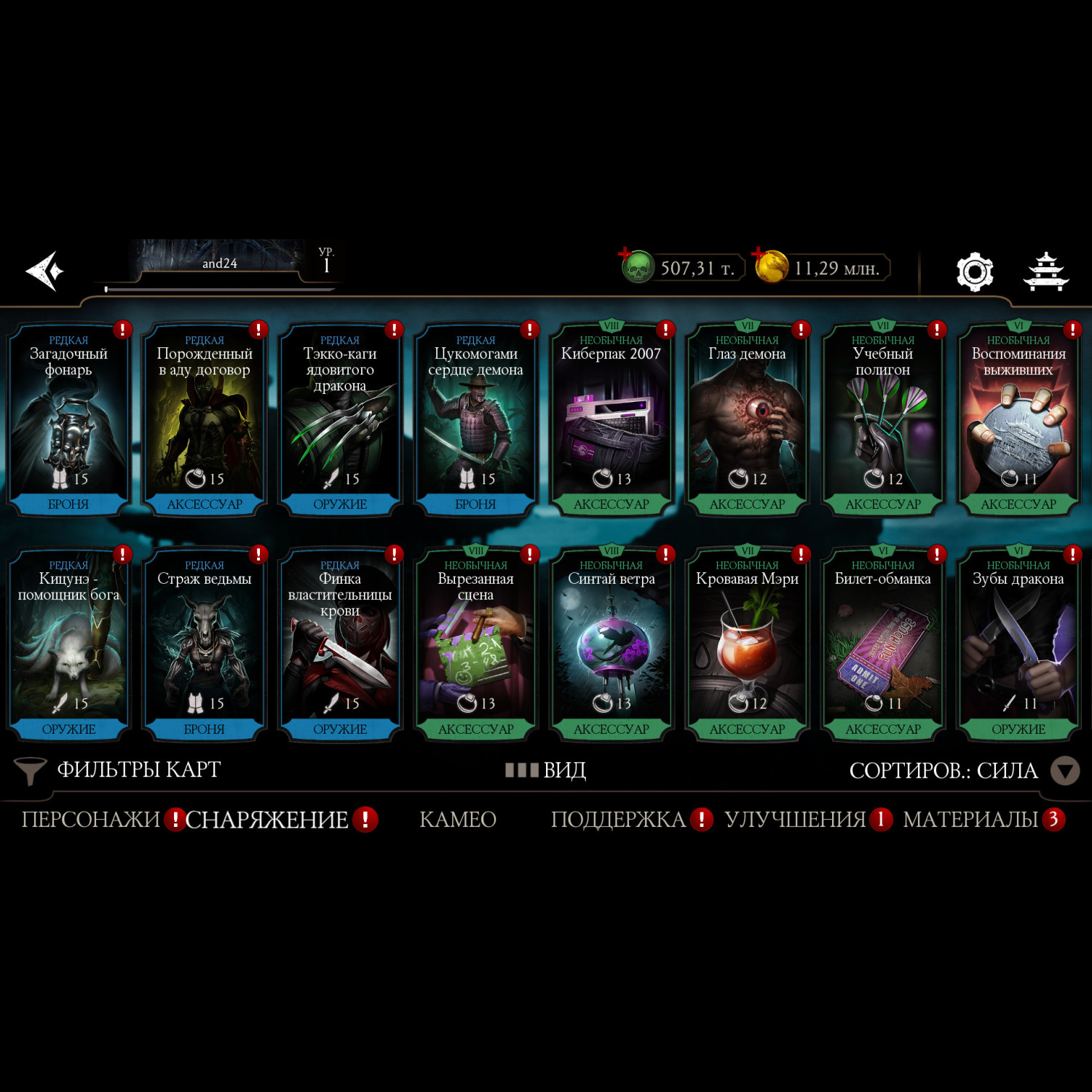1092x1092 pixels.
Task: Toggle the ВИД view layout
Action: 547,770
